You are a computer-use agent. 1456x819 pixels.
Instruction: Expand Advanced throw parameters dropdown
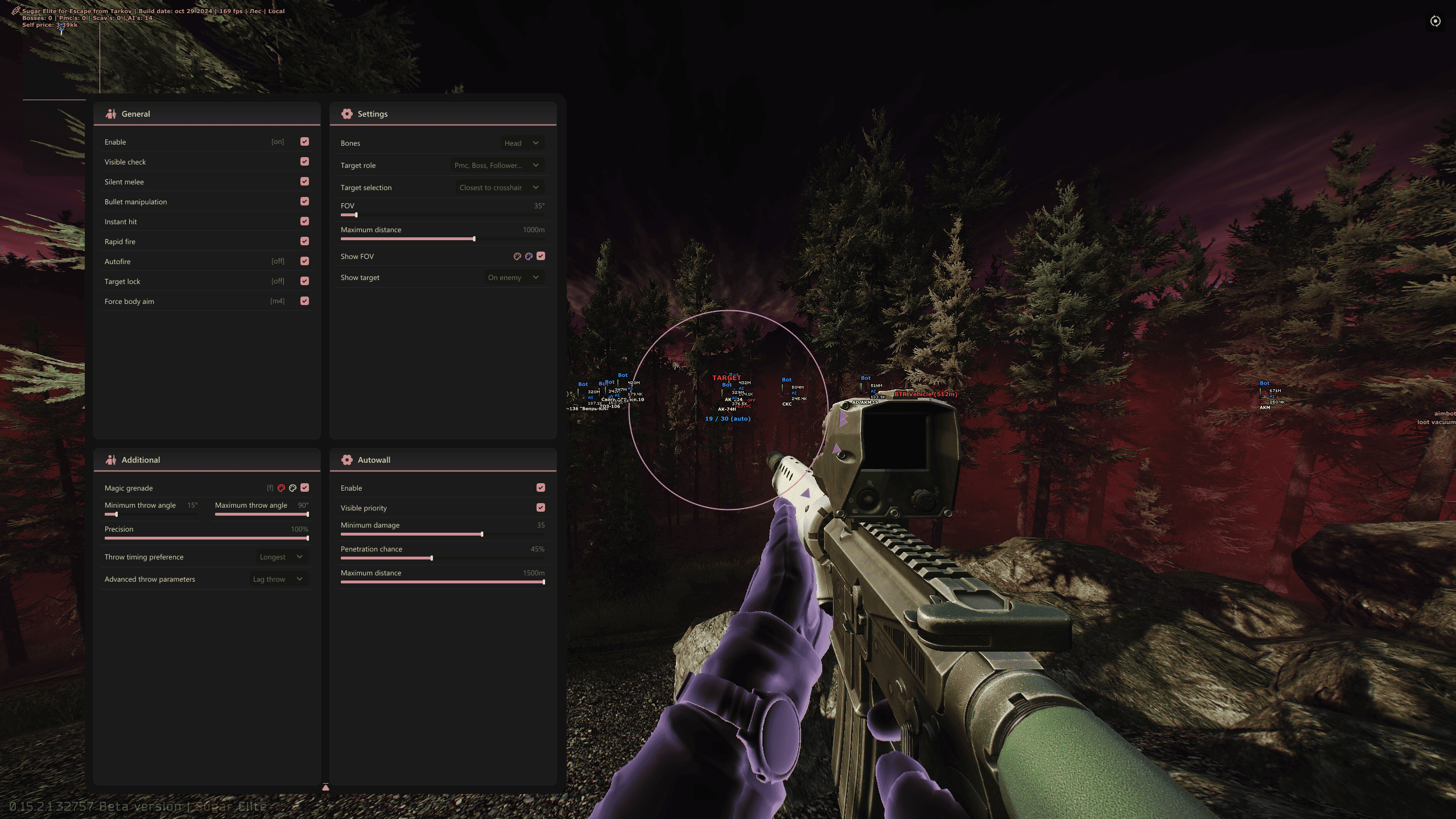278,579
